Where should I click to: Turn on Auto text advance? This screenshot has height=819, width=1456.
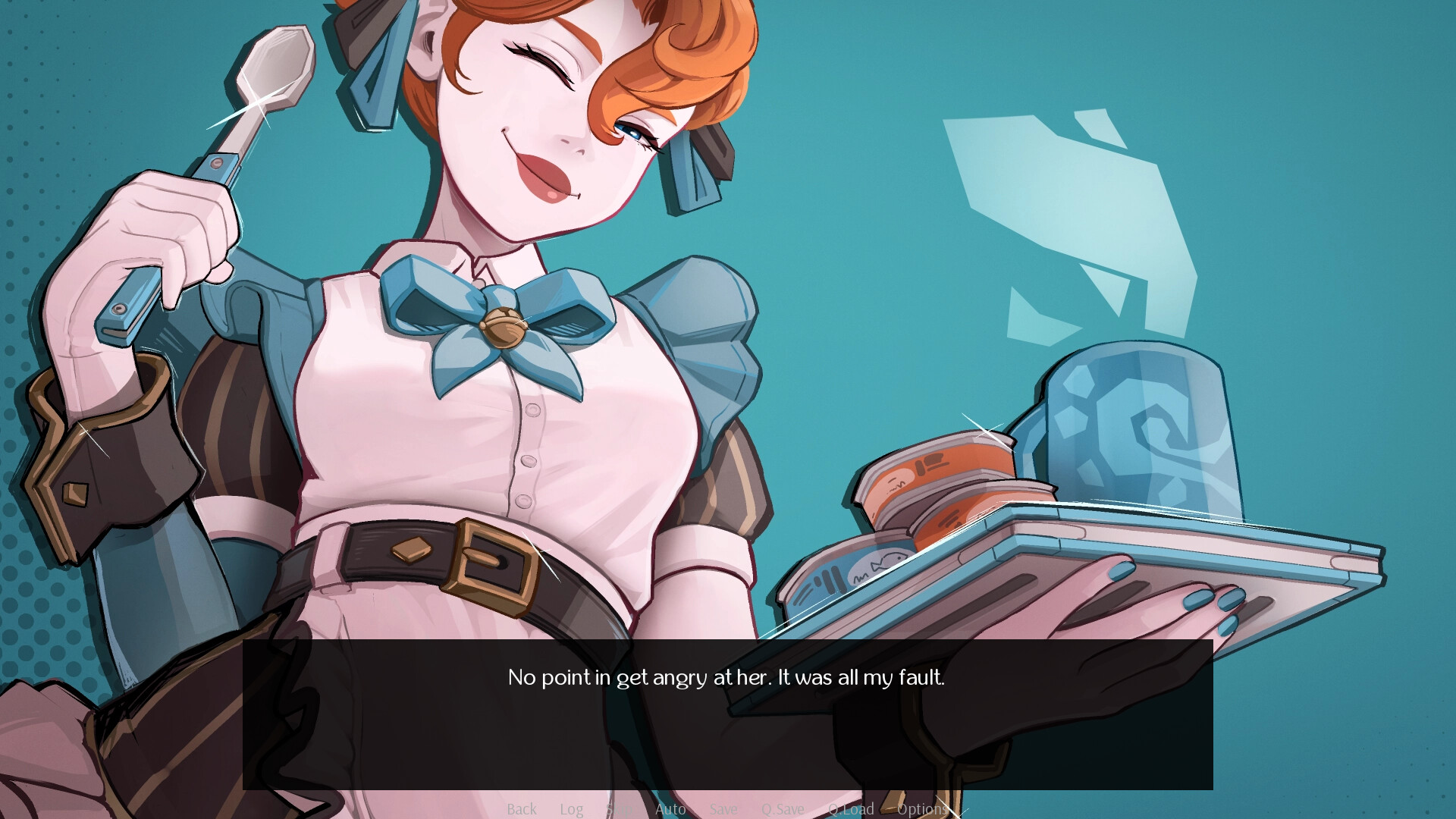[670, 809]
